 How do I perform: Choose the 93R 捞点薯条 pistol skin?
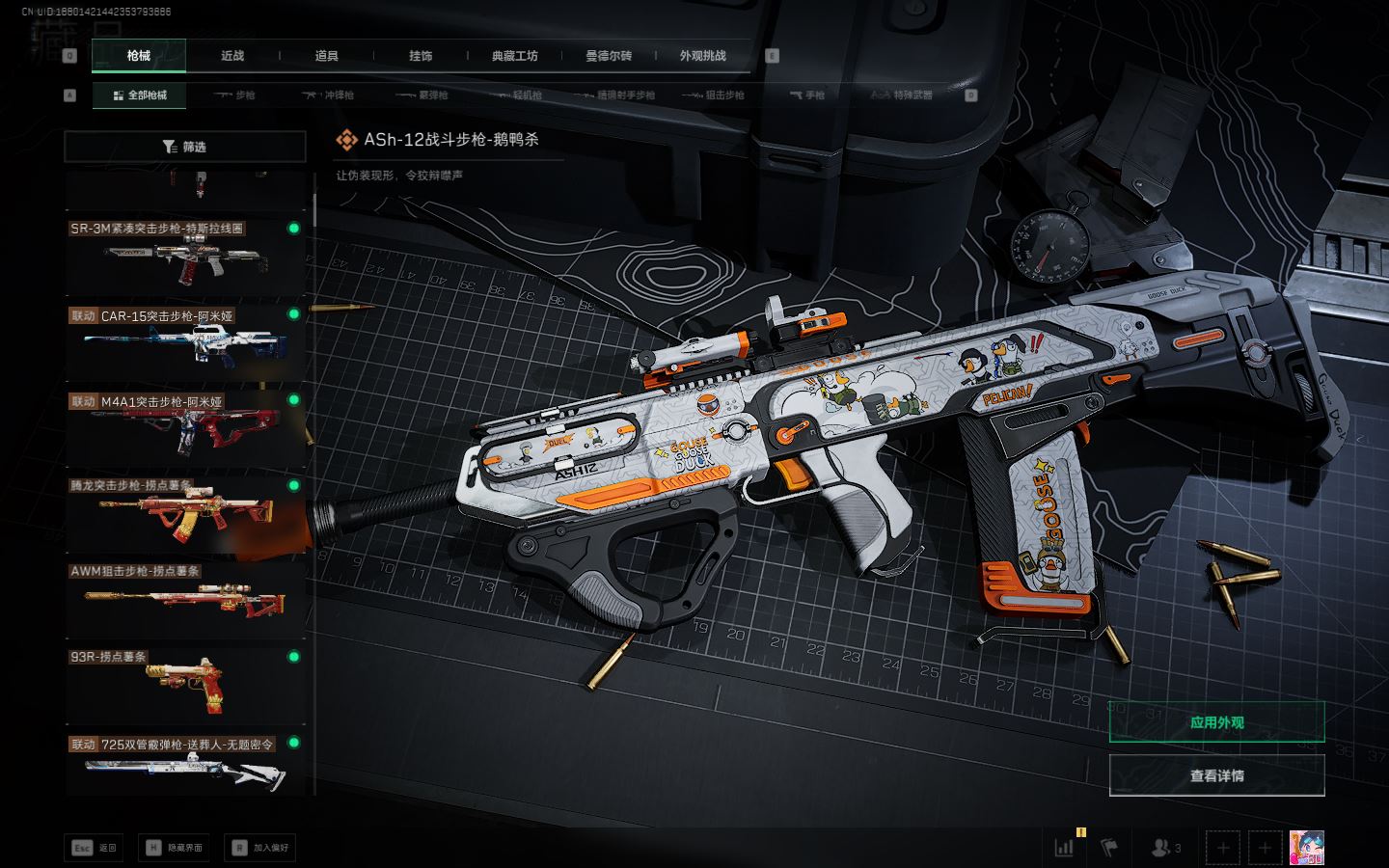(x=183, y=683)
